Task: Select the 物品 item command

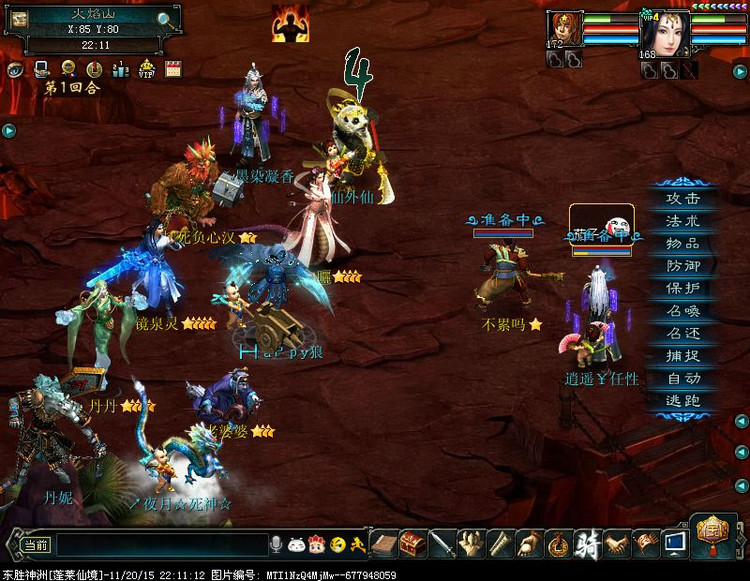Action: [684, 243]
